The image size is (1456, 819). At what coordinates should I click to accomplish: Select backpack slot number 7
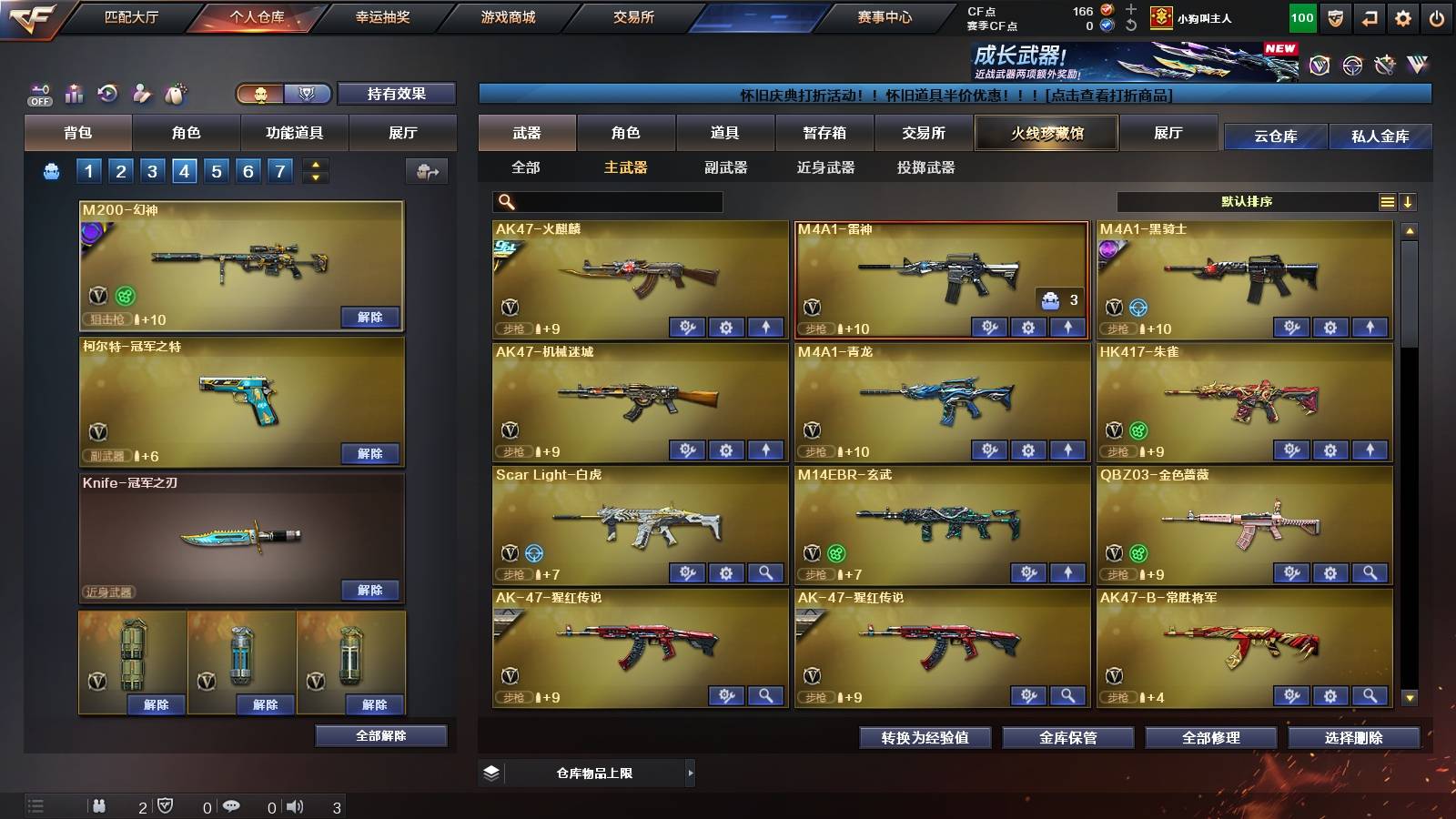point(278,170)
